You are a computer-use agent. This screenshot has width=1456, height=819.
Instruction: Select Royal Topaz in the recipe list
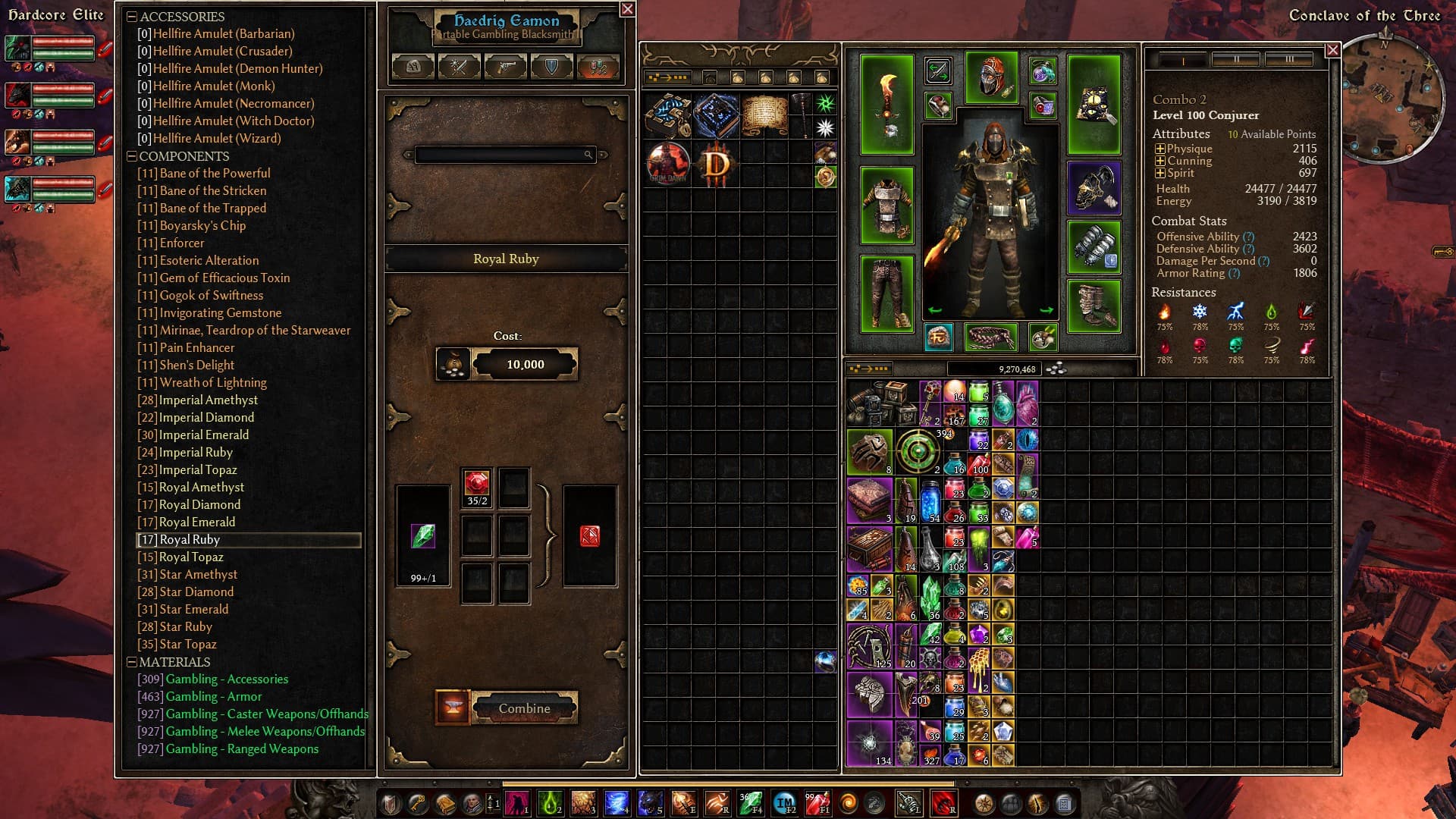tap(191, 557)
